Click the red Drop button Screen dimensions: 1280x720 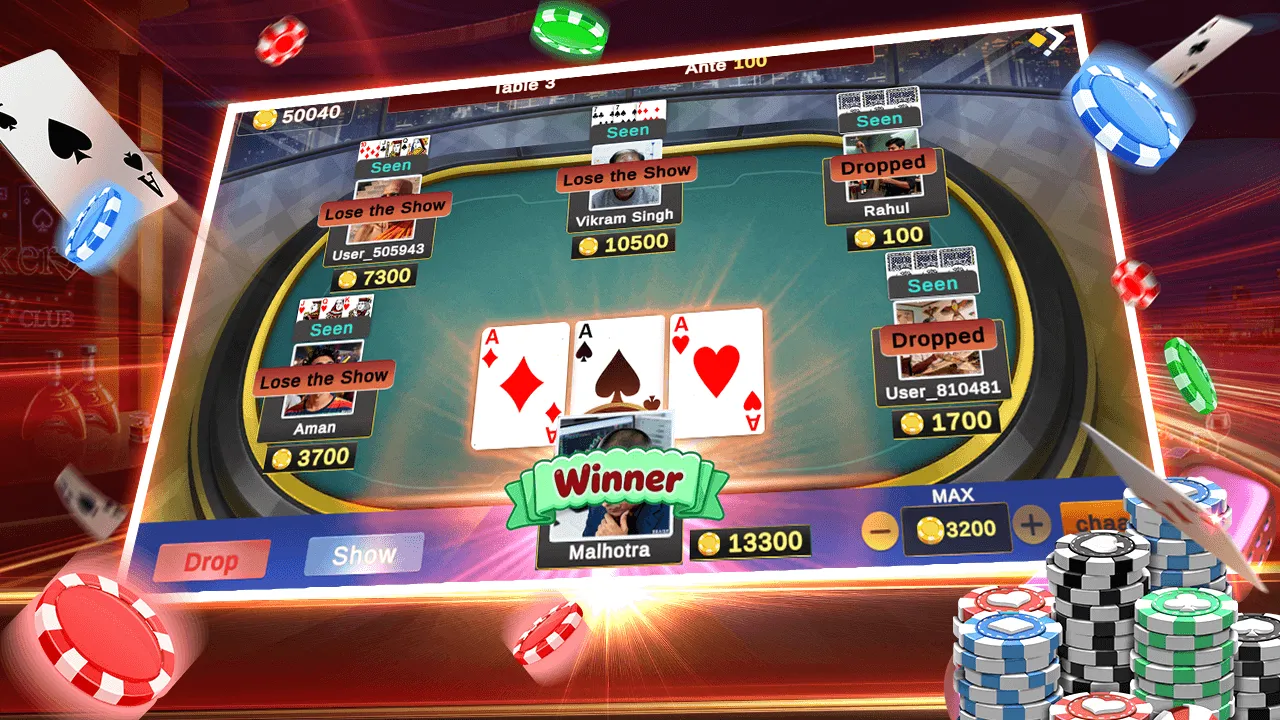point(211,562)
